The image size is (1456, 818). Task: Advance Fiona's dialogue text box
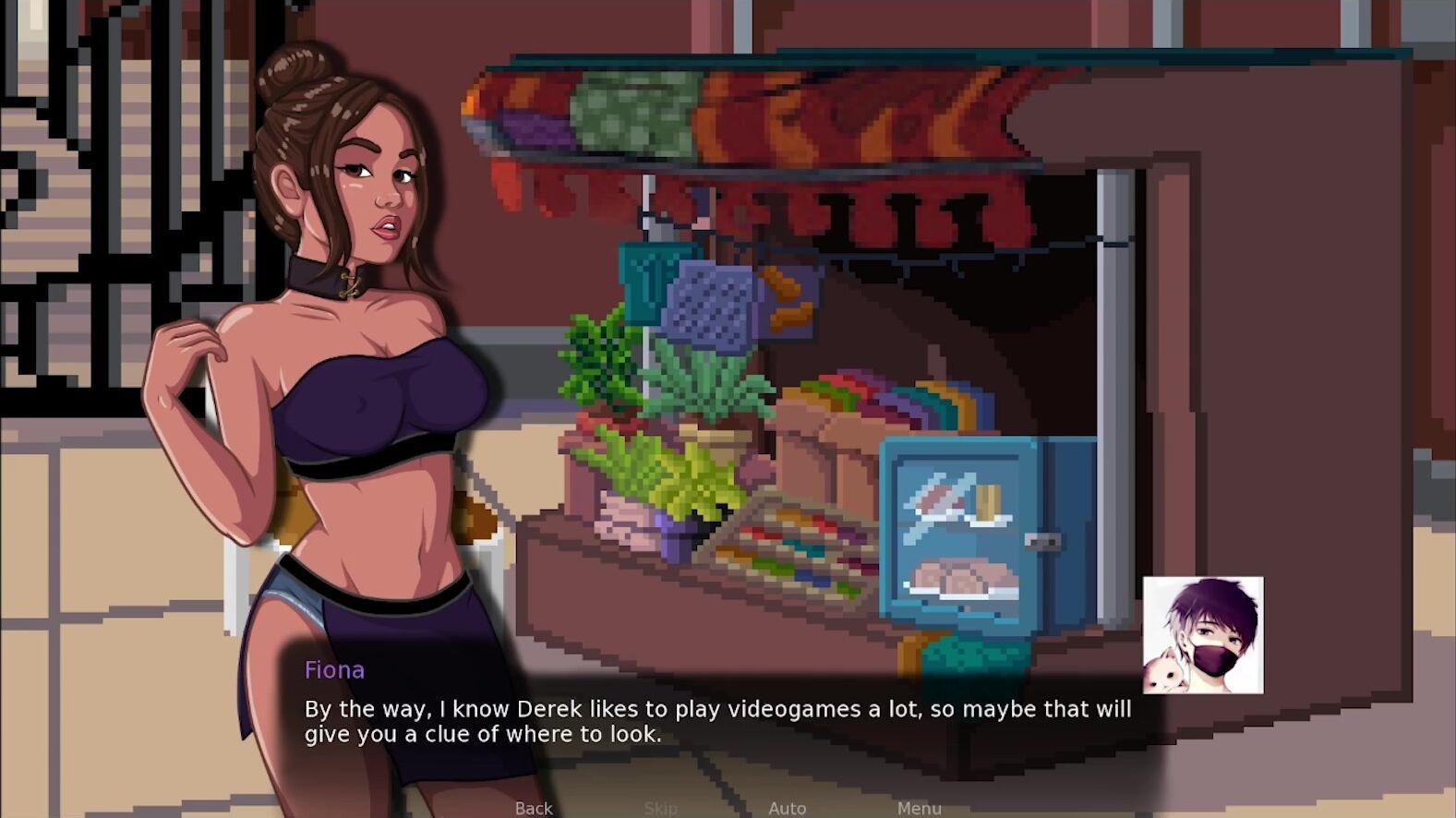point(717,721)
